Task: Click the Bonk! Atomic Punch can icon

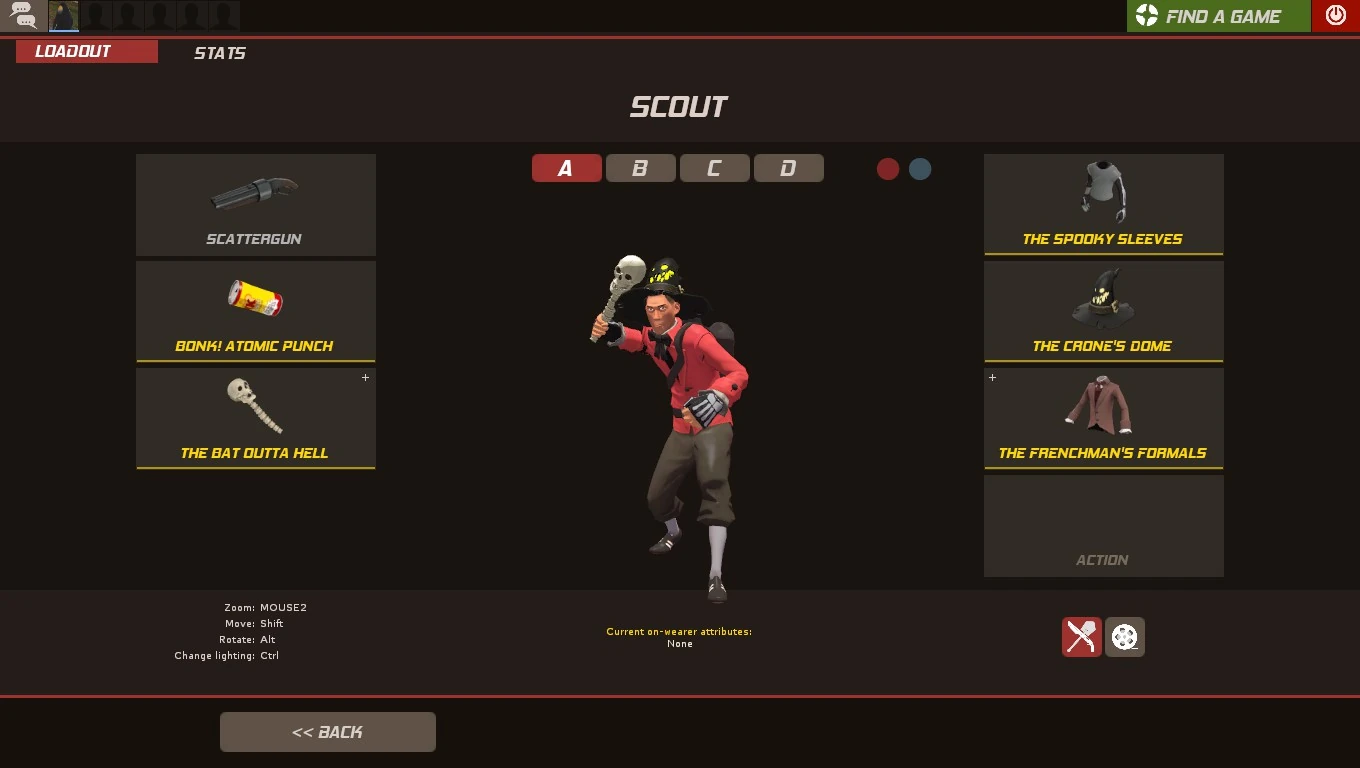Action: coord(256,300)
